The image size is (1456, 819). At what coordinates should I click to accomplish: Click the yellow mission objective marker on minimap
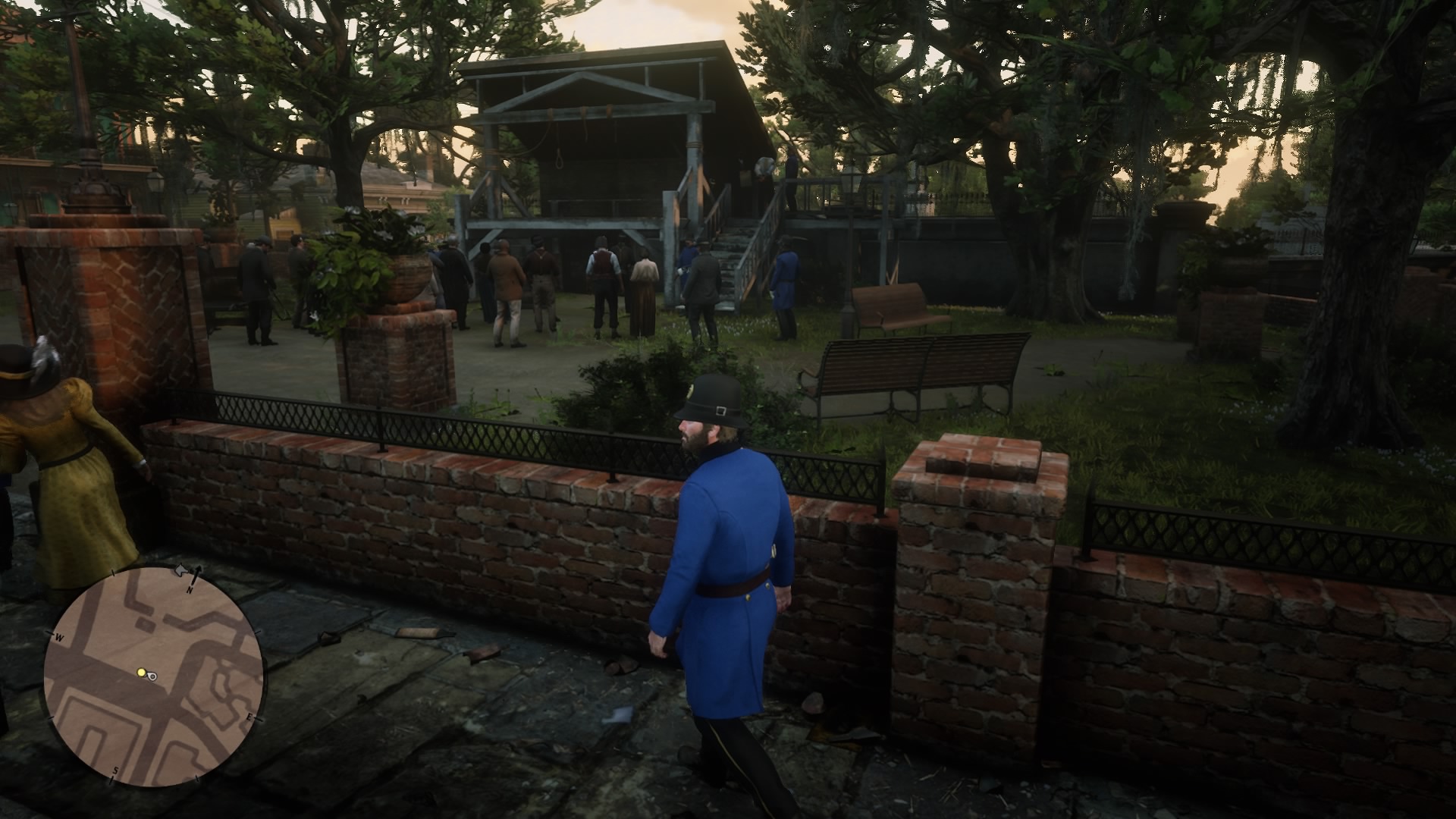[141, 673]
